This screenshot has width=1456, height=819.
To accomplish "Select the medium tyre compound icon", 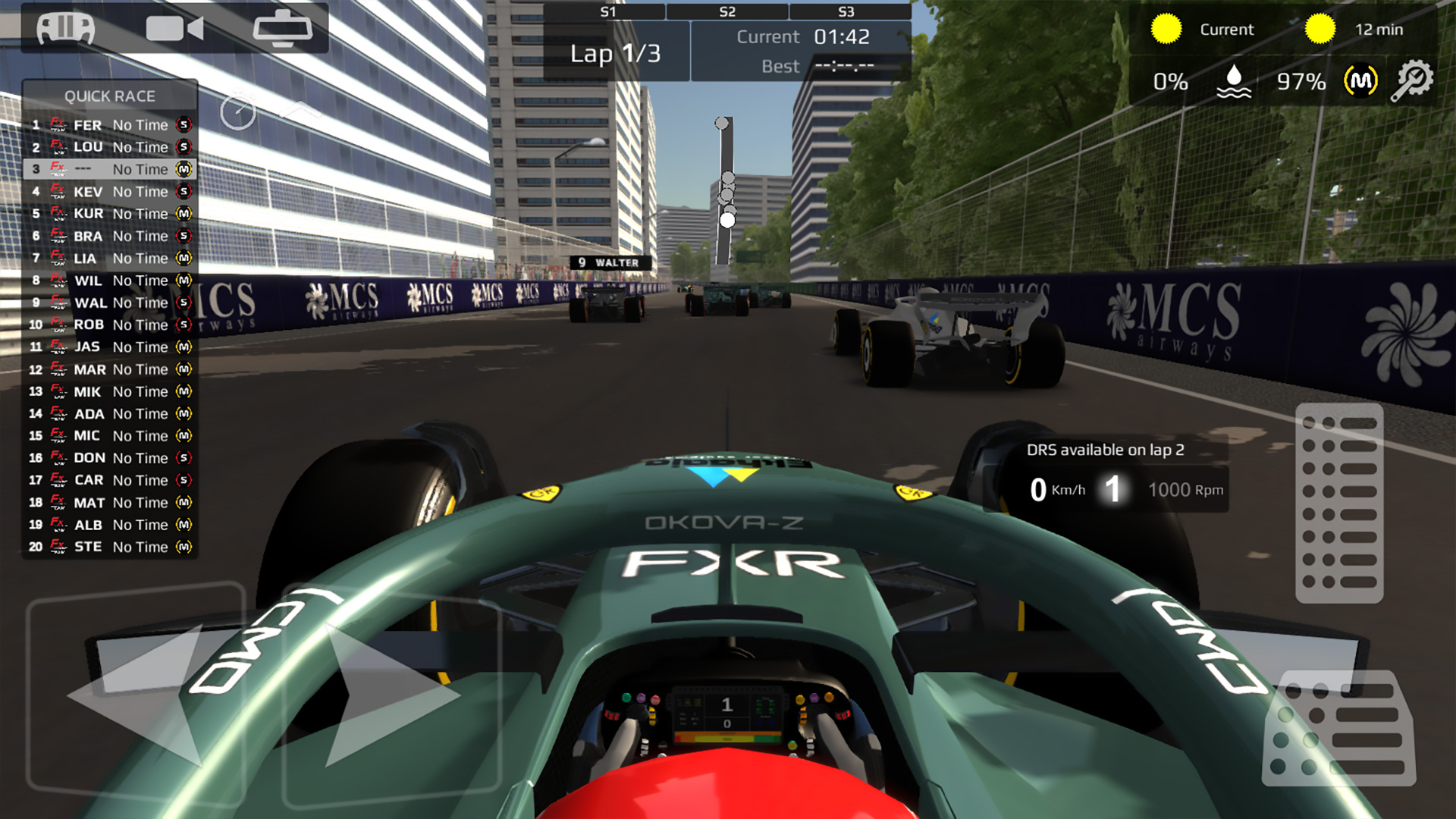I will click(x=1358, y=82).
